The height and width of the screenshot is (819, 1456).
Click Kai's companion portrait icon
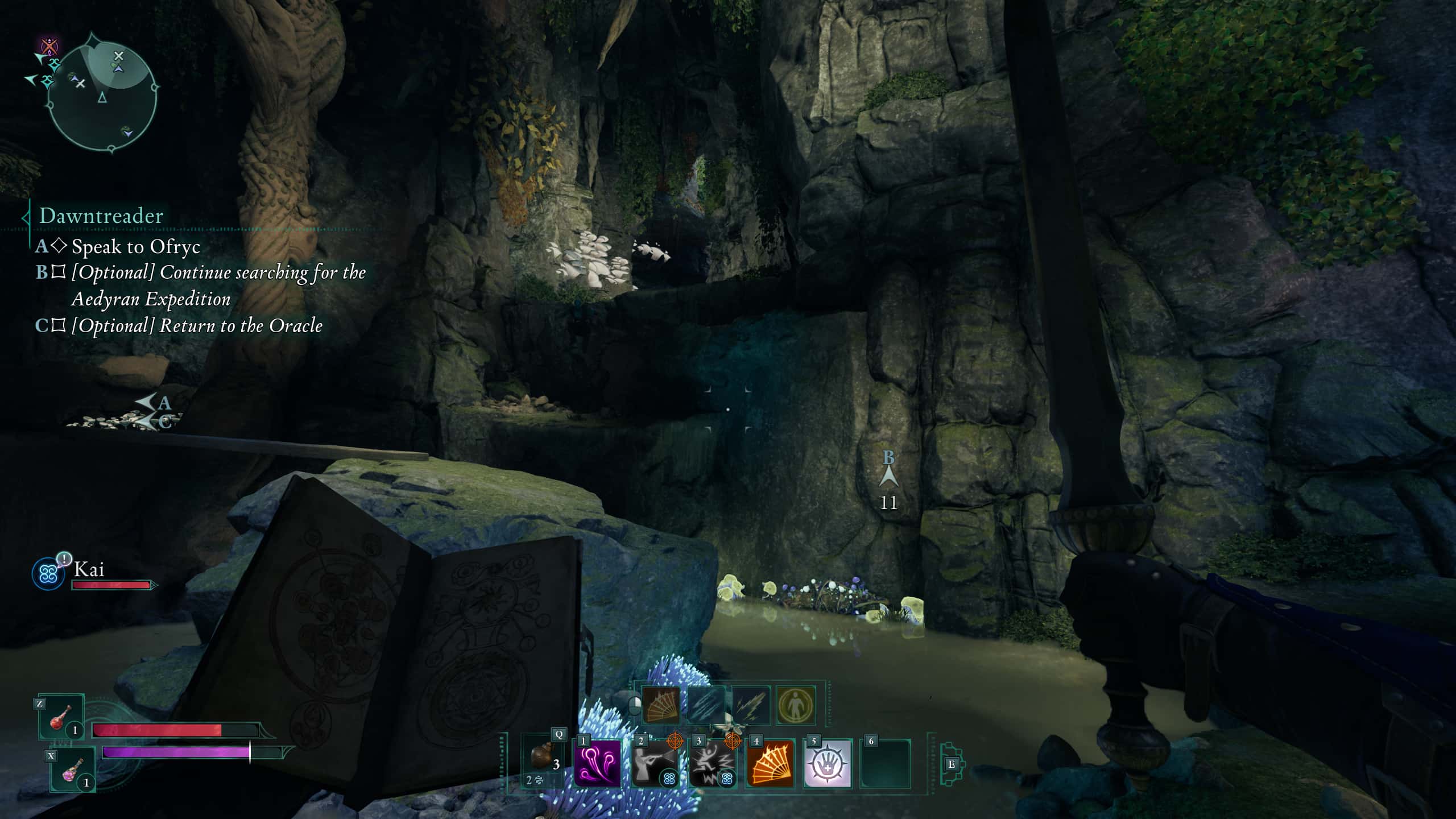(x=48, y=573)
